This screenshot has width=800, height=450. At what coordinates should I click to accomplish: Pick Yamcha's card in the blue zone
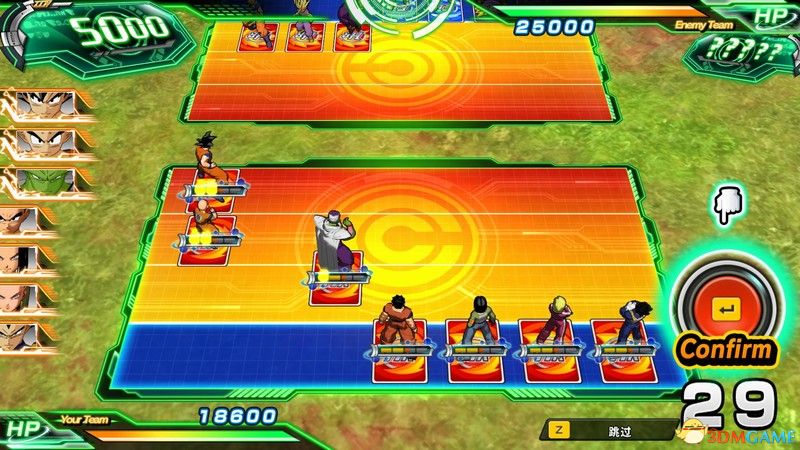(396, 350)
